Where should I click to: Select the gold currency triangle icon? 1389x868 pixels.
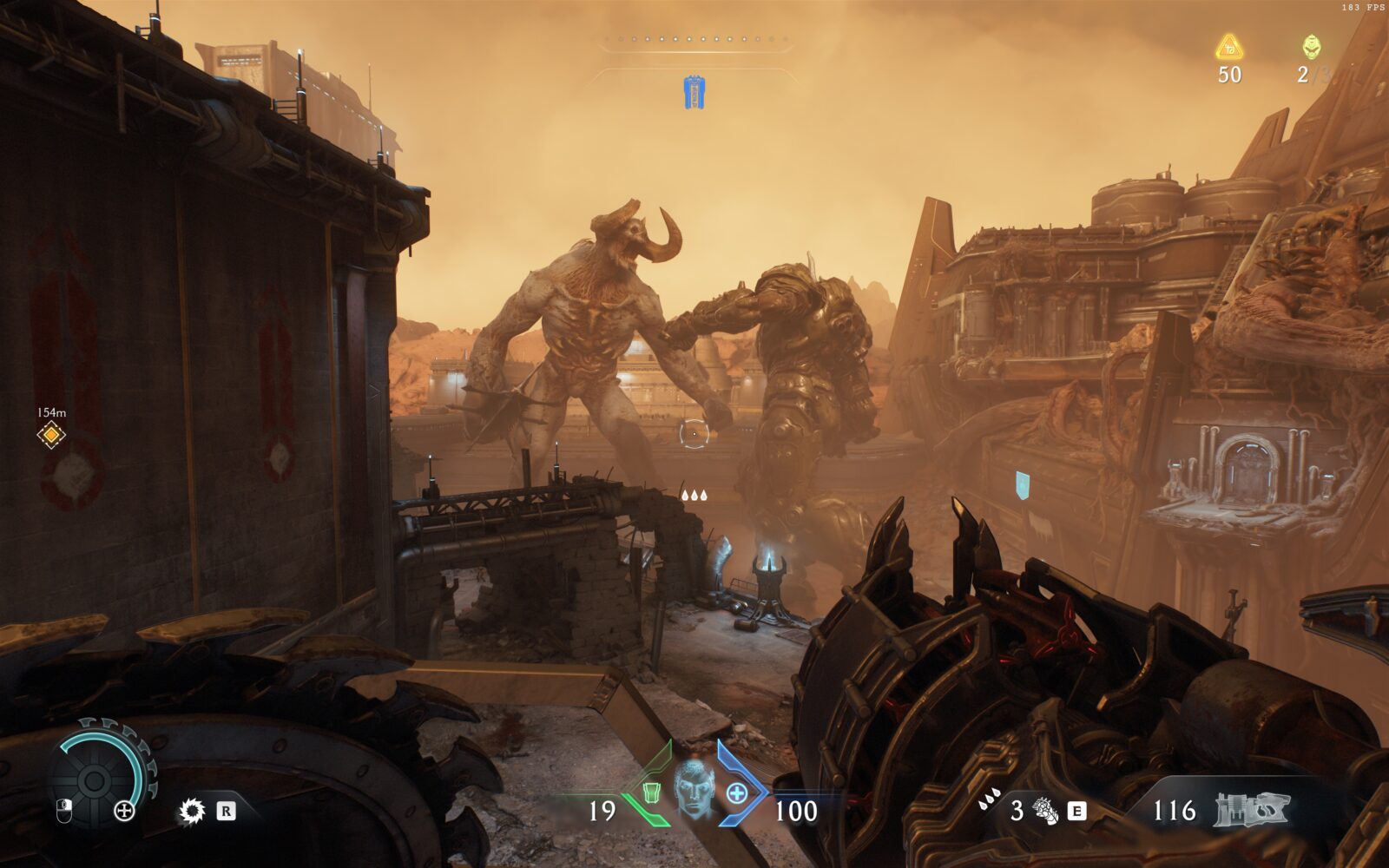pyautogui.click(x=1228, y=47)
